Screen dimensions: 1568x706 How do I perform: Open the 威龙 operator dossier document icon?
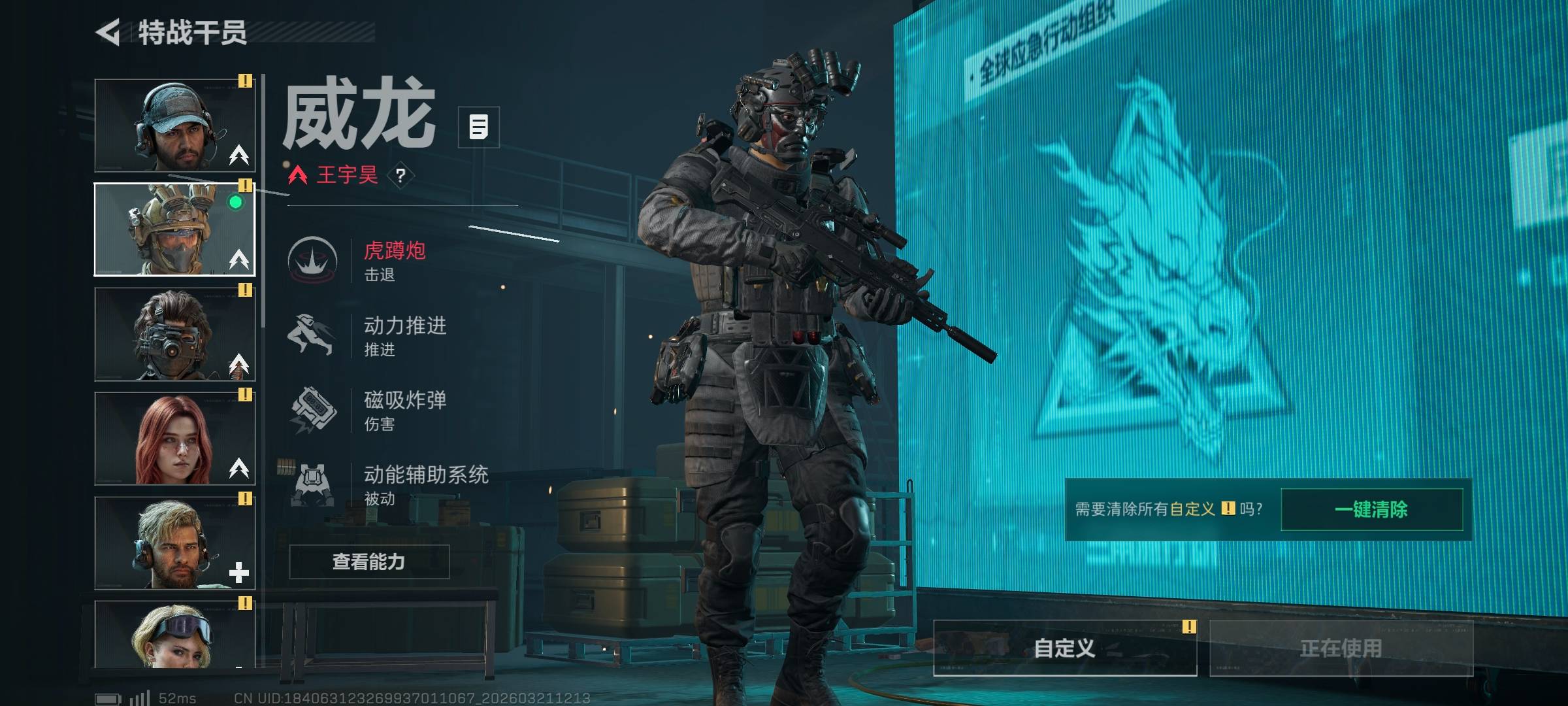(x=478, y=127)
